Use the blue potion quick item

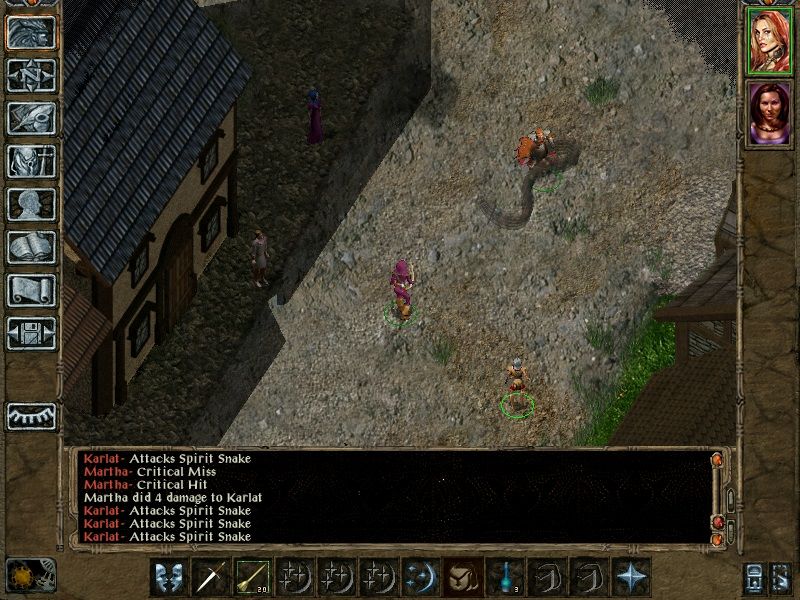tap(506, 577)
